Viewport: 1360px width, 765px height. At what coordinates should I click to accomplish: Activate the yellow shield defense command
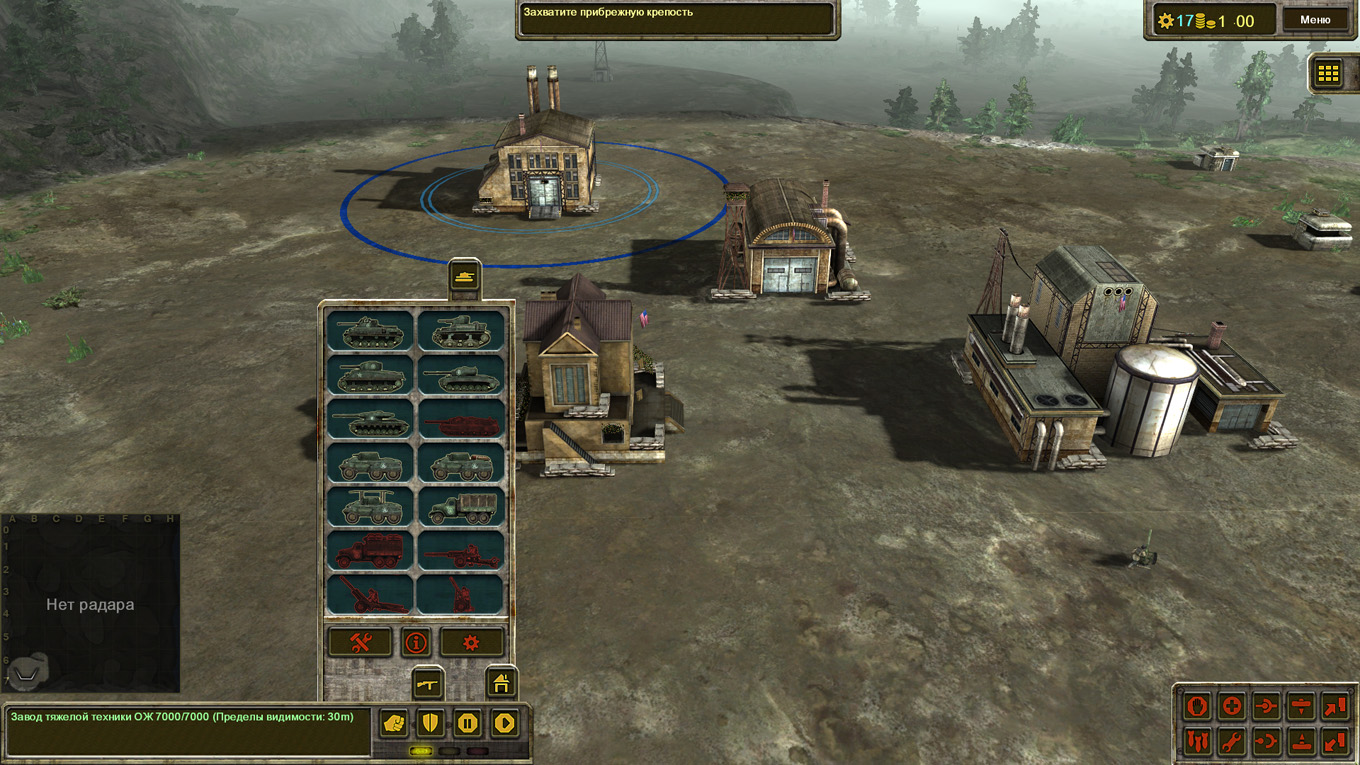click(430, 722)
